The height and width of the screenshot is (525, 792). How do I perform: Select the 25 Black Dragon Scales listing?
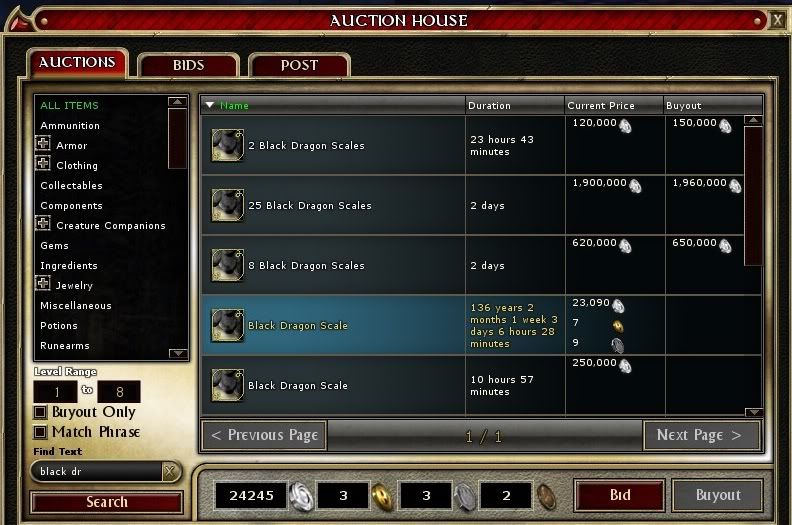point(310,206)
